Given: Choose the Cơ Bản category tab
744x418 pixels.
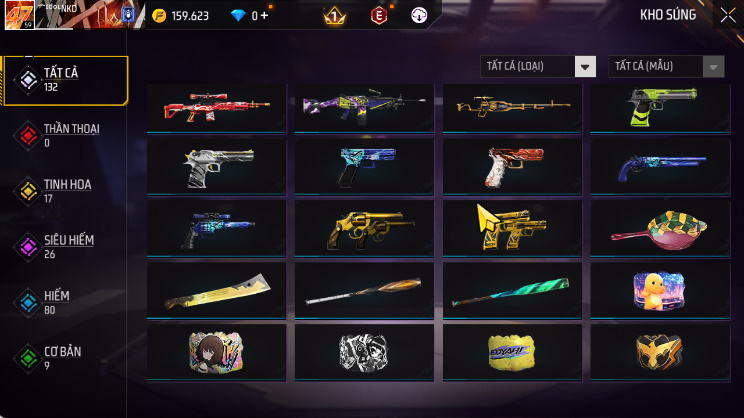Looking at the screenshot, I should tap(66, 357).
